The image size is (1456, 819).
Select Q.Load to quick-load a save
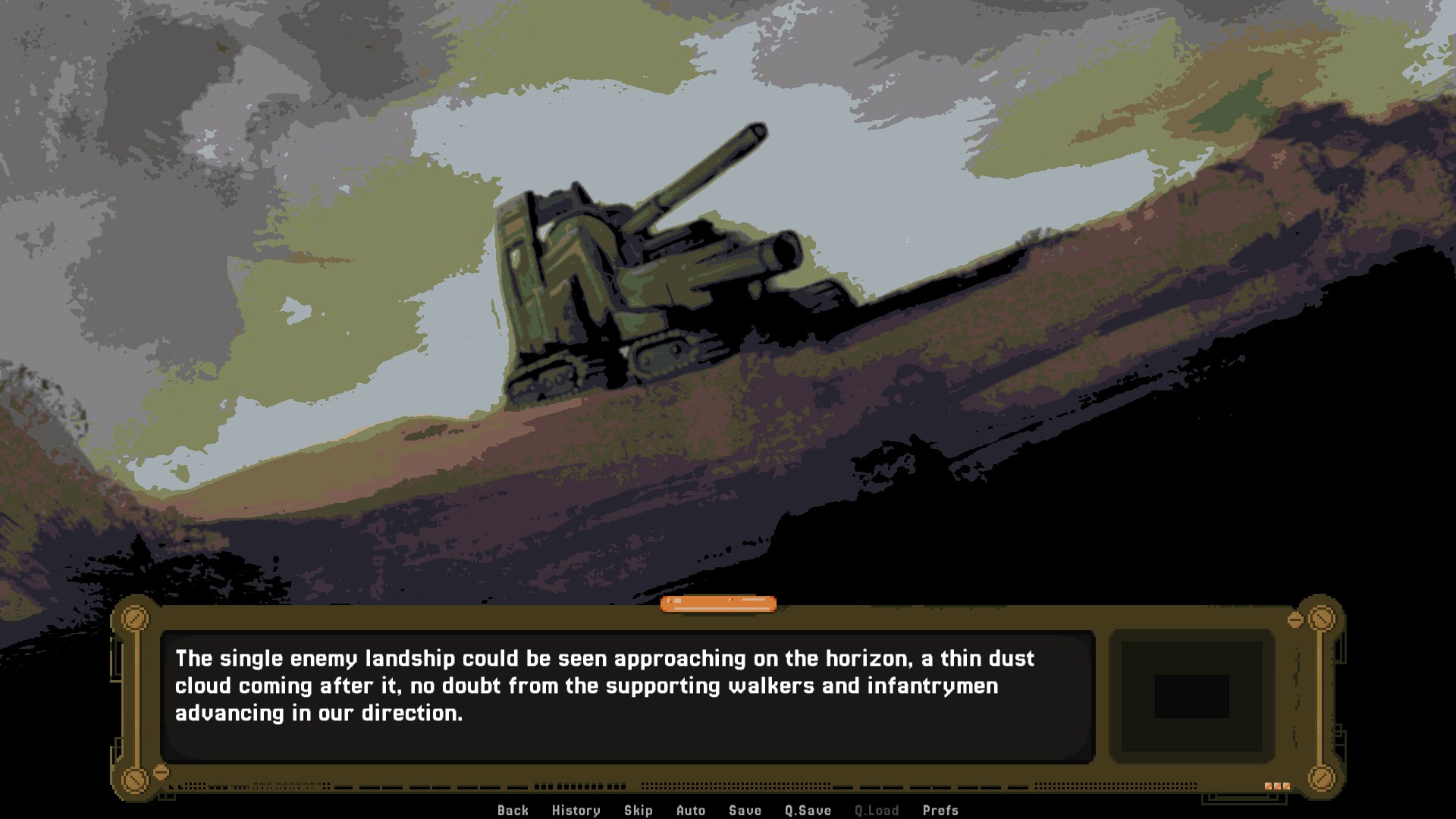click(876, 810)
